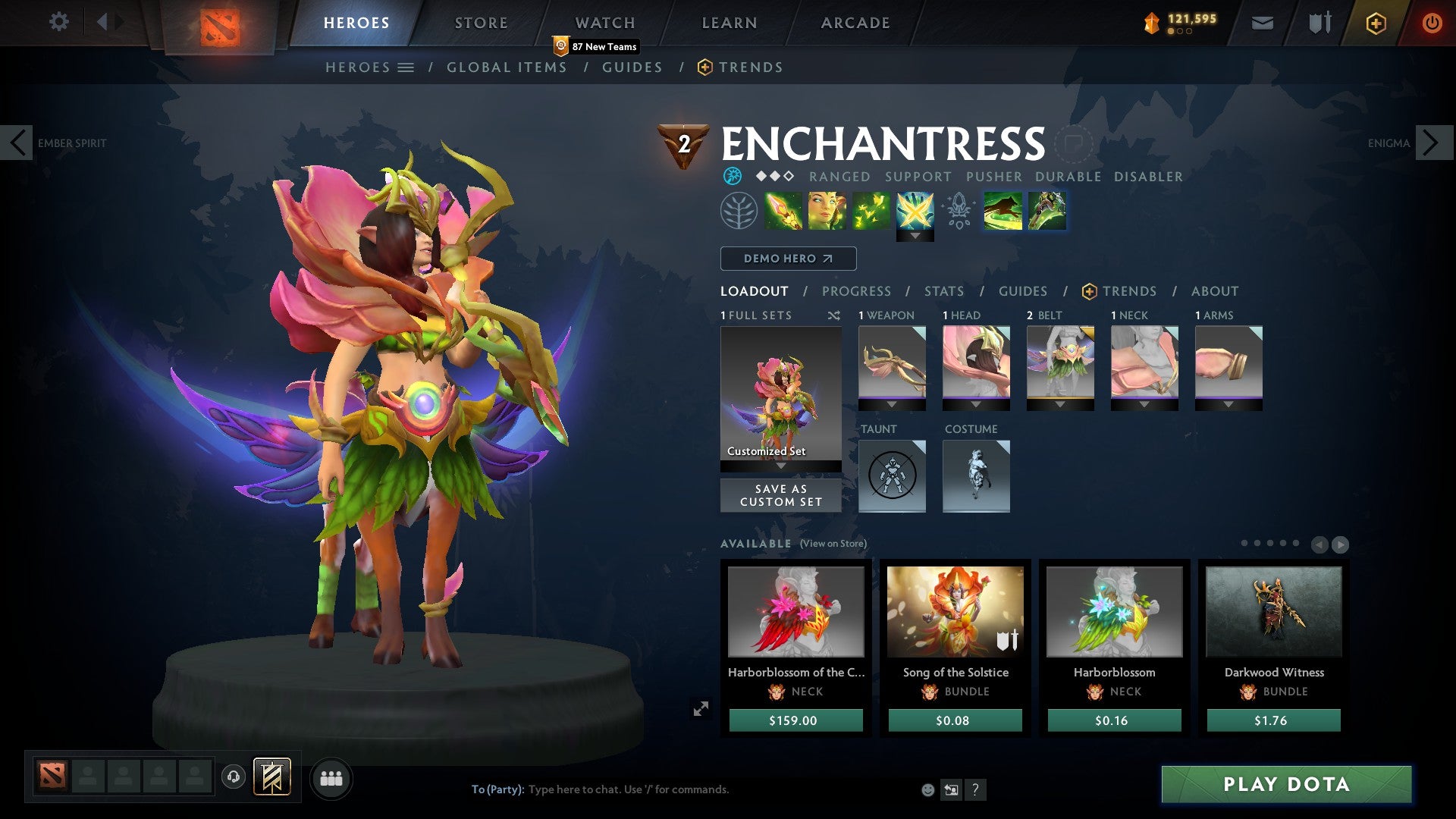Open Dota Plus via the gold plus icon
The height and width of the screenshot is (819, 1456).
1375,23
